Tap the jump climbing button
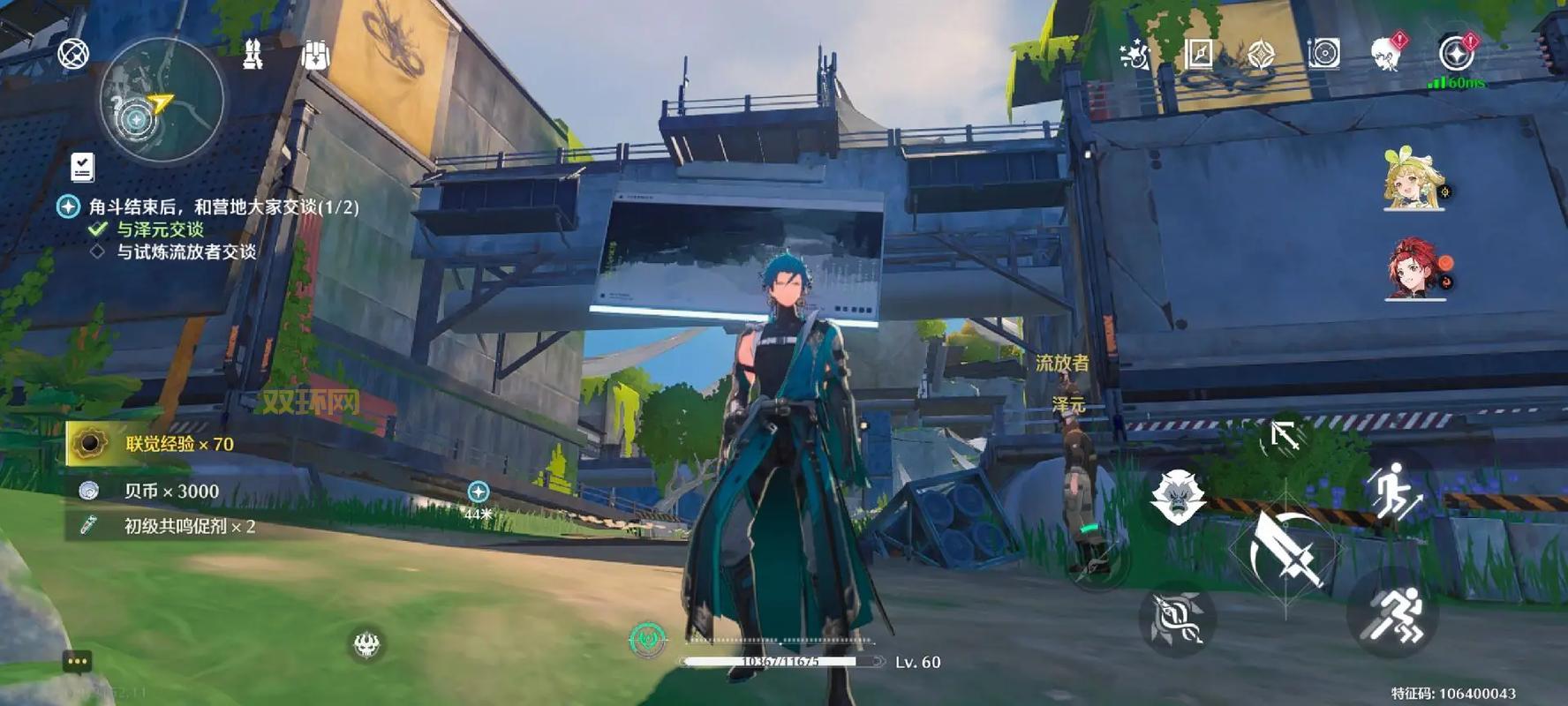Screen dimensions: 1568x706 (x=1393, y=491)
